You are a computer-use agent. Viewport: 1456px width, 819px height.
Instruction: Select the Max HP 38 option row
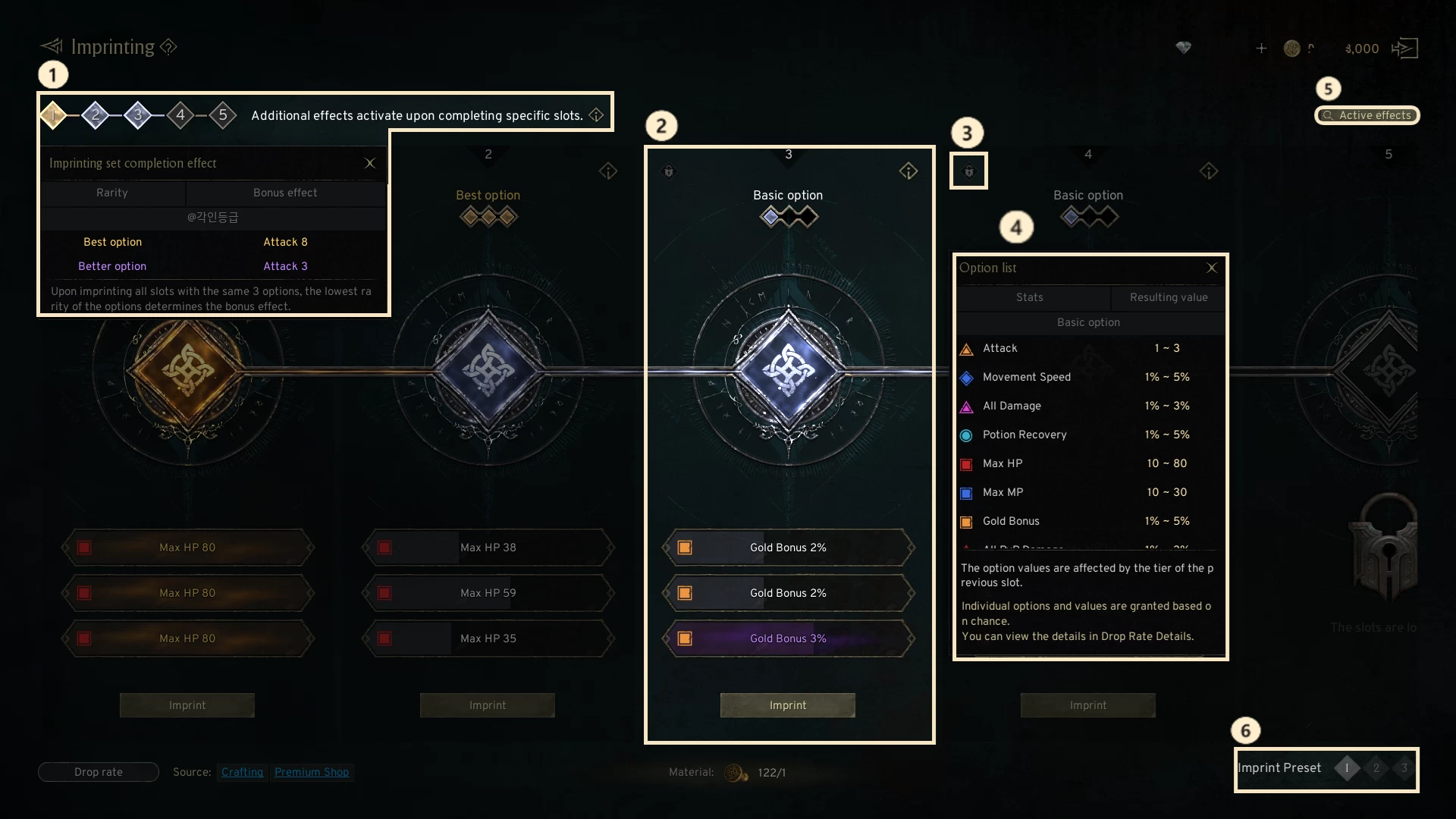(488, 548)
